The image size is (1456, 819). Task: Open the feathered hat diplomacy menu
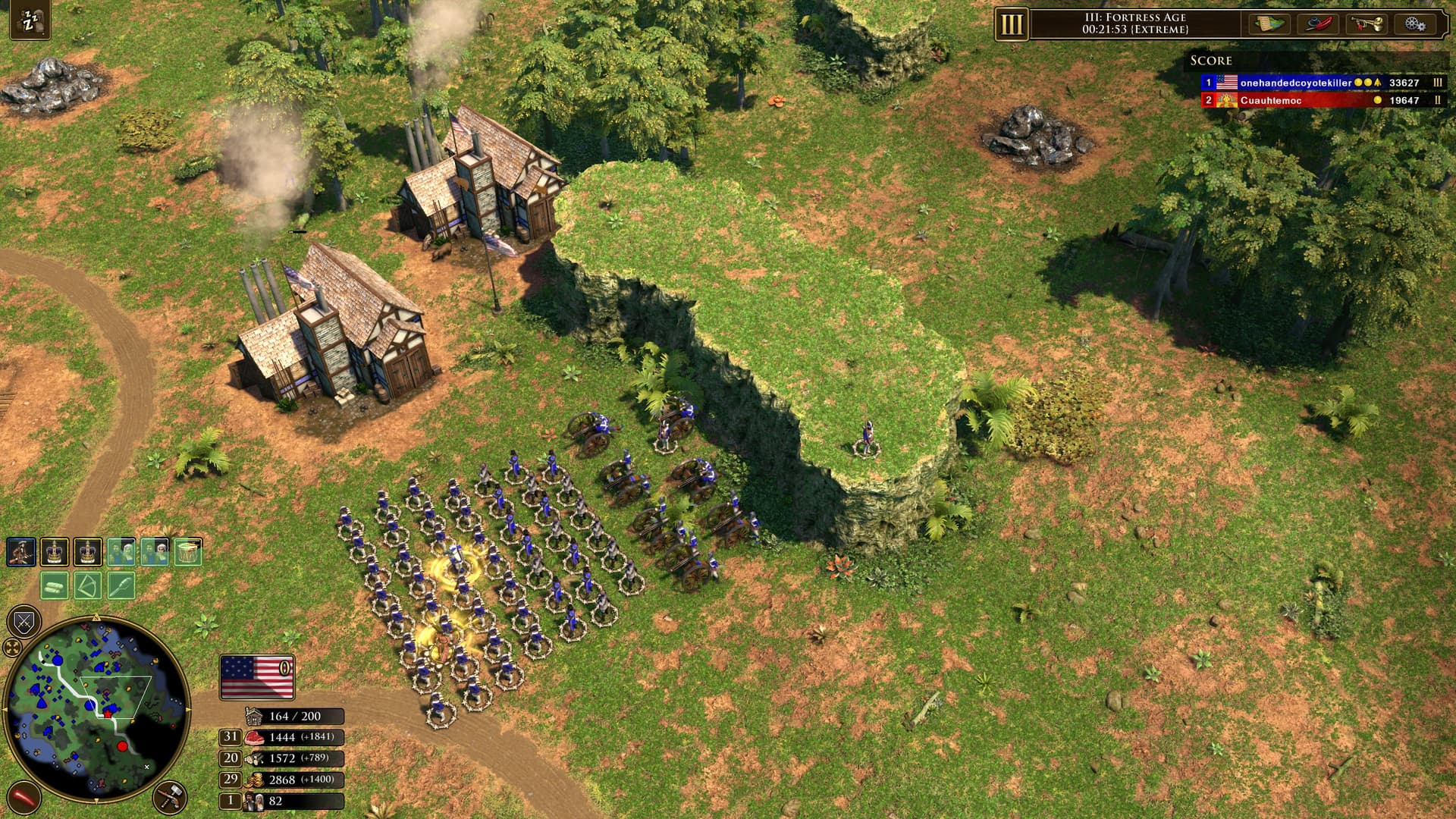[1319, 24]
